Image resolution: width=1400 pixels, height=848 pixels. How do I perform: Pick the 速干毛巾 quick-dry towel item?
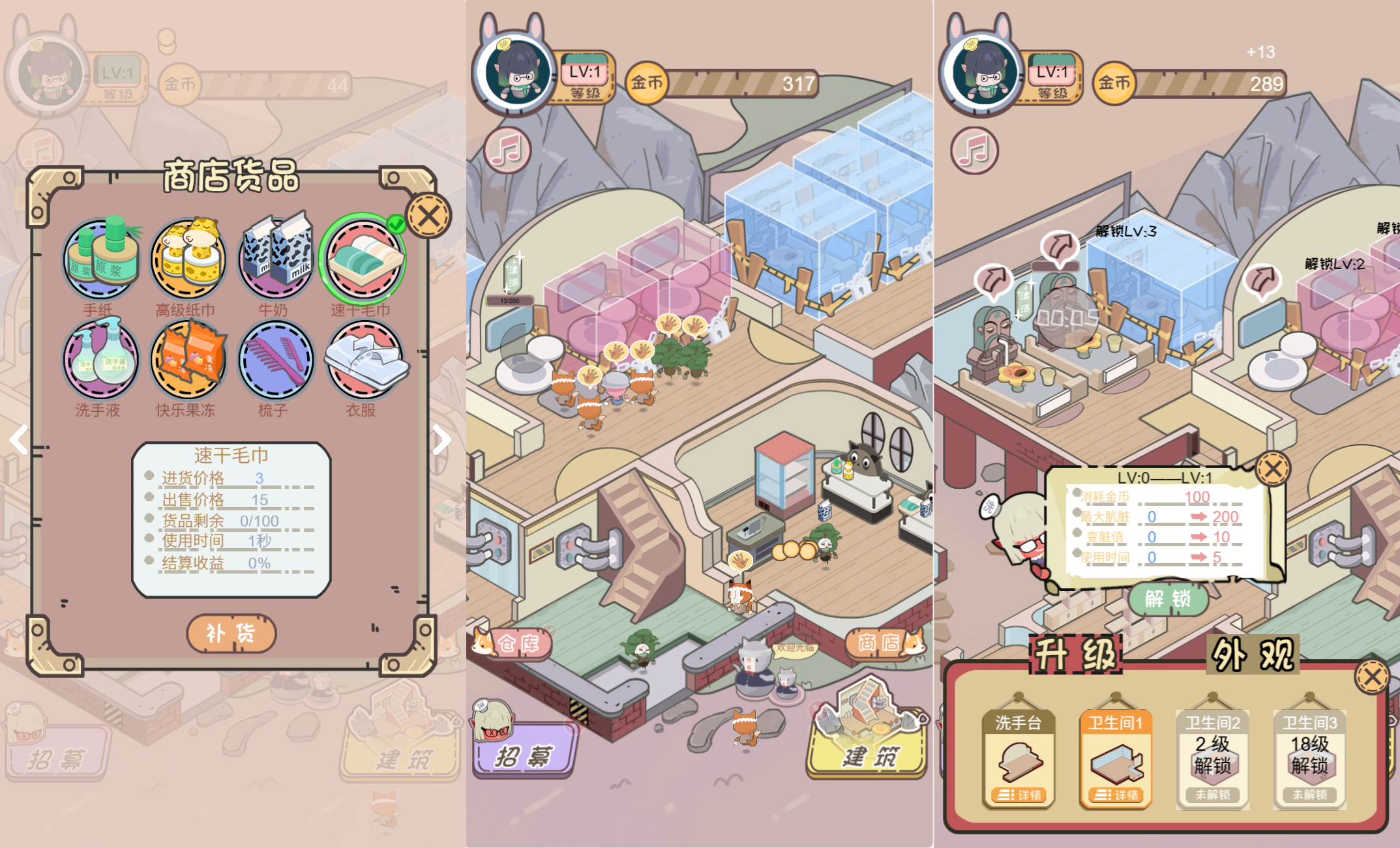coord(363,259)
